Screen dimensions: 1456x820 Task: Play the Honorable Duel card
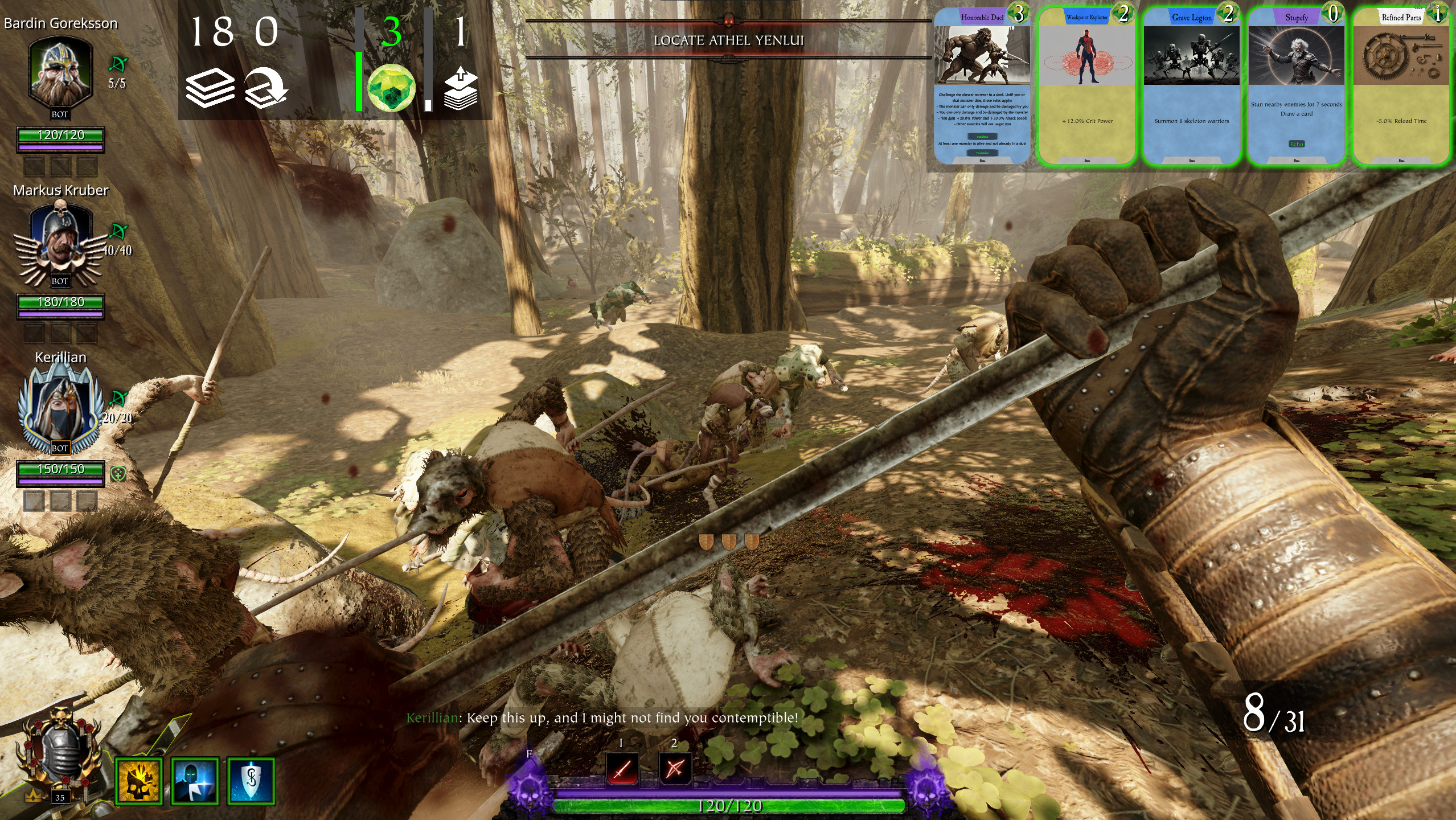982,87
